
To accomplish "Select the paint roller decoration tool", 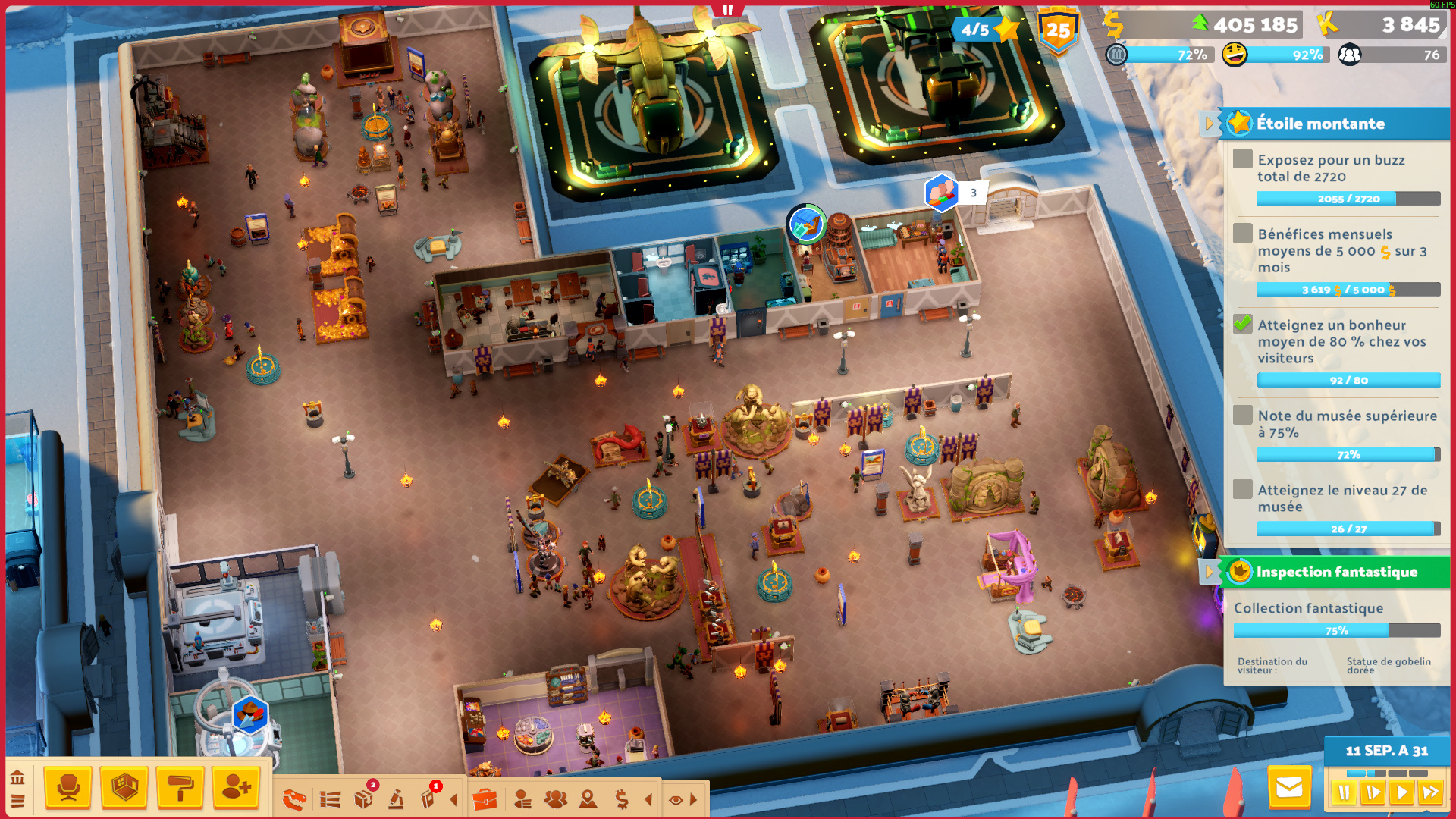I will (x=180, y=788).
